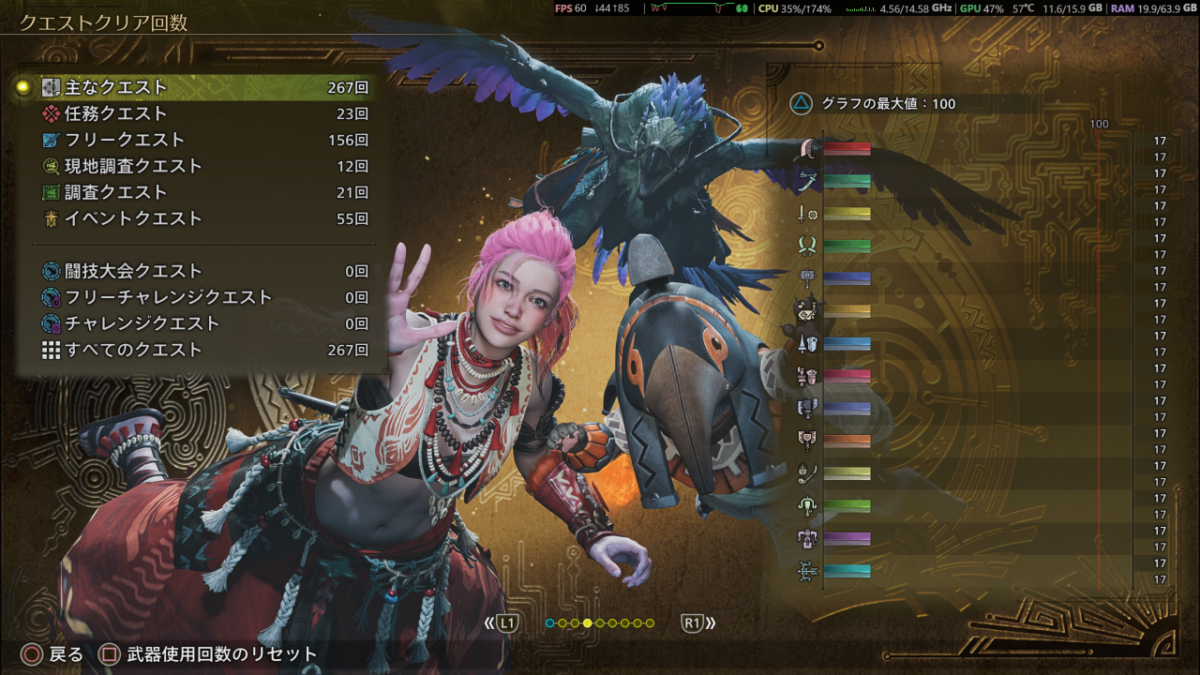Click 戻る to go back

[55, 655]
